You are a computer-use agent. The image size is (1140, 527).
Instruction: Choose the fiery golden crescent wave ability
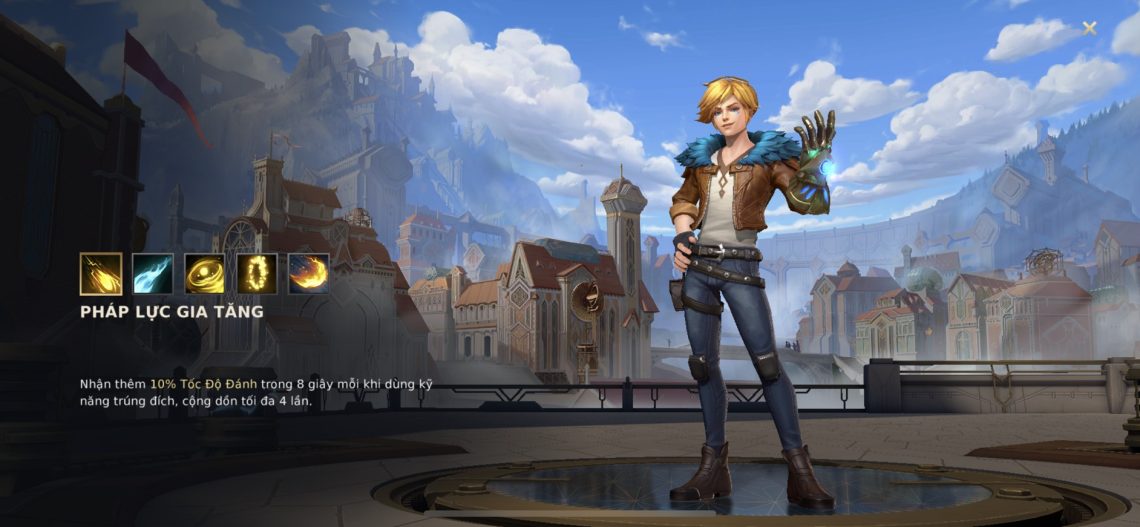(309, 273)
